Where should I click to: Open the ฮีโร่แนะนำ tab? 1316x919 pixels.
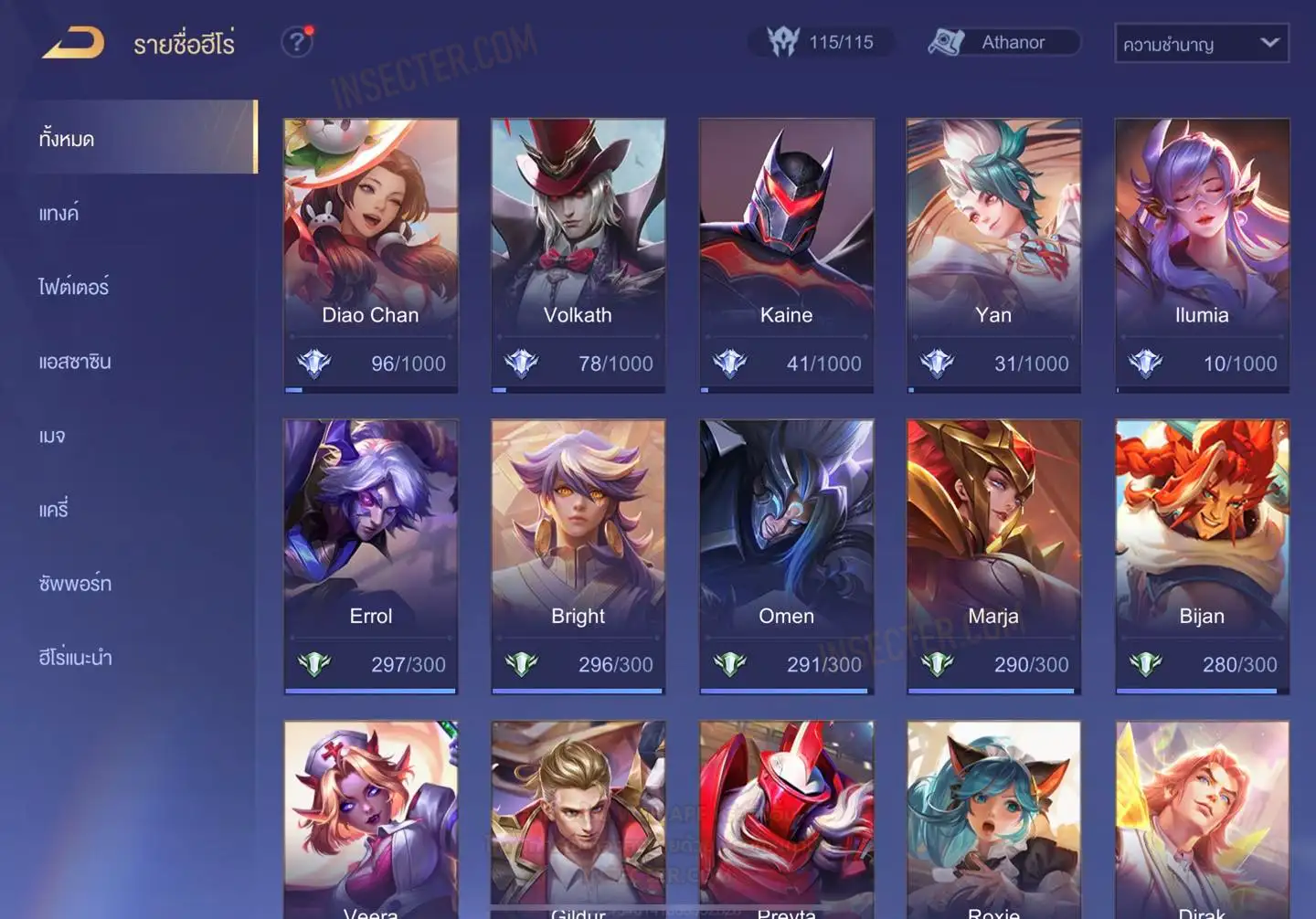click(75, 657)
